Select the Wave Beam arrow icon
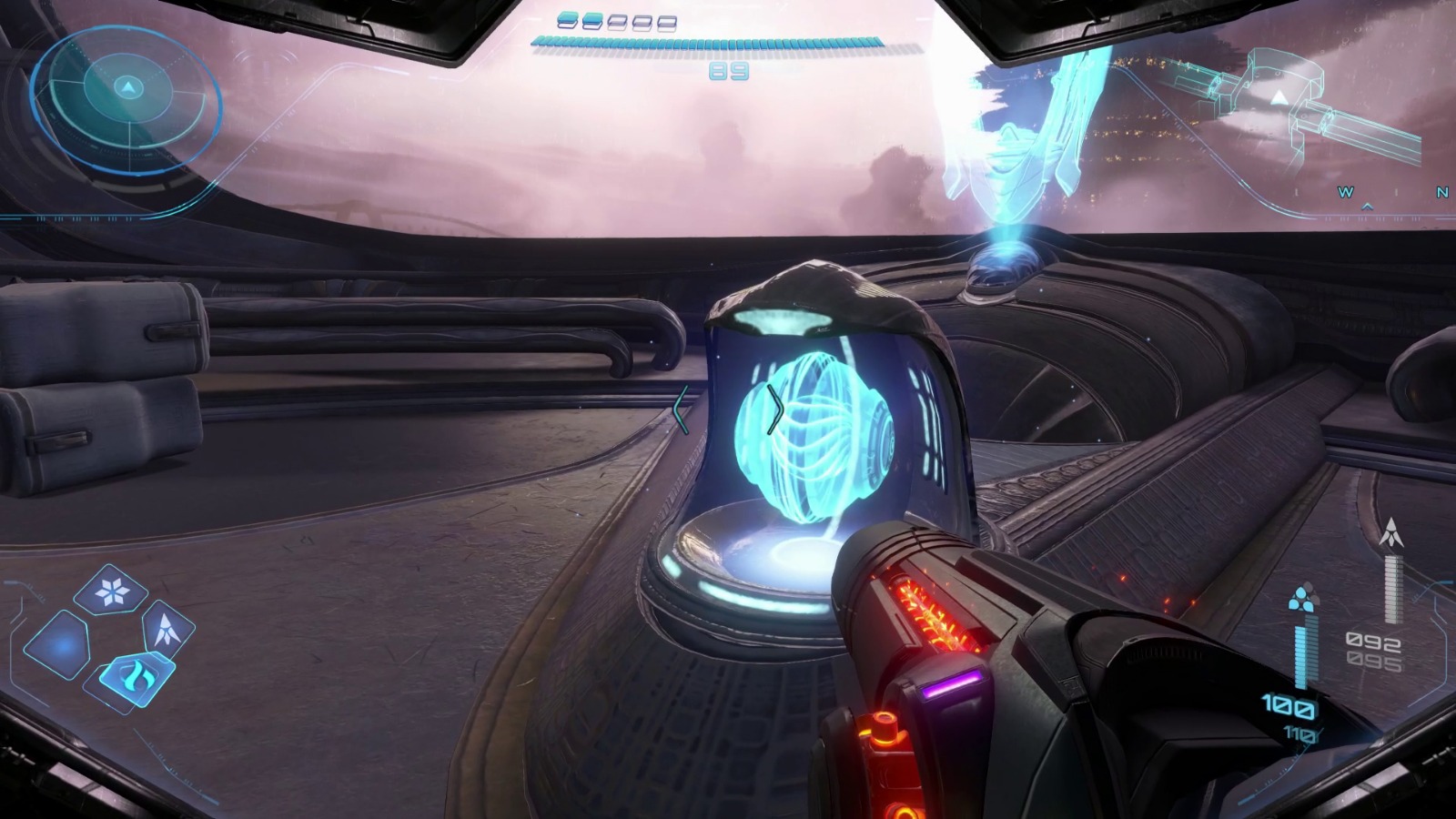The image size is (1456, 819). [167, 628]
